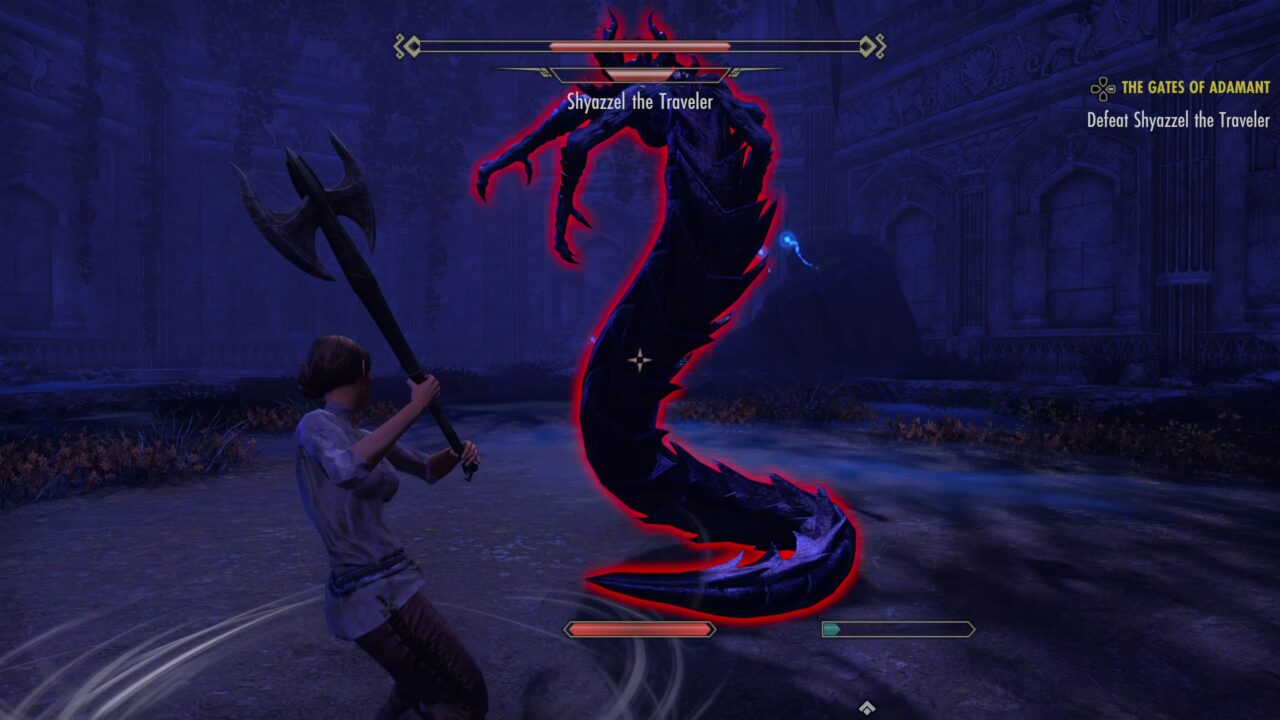This screenshot has height=720, width=1280.
Task: Click the d-pad quest tracker icon
Action: point(1104,88)
